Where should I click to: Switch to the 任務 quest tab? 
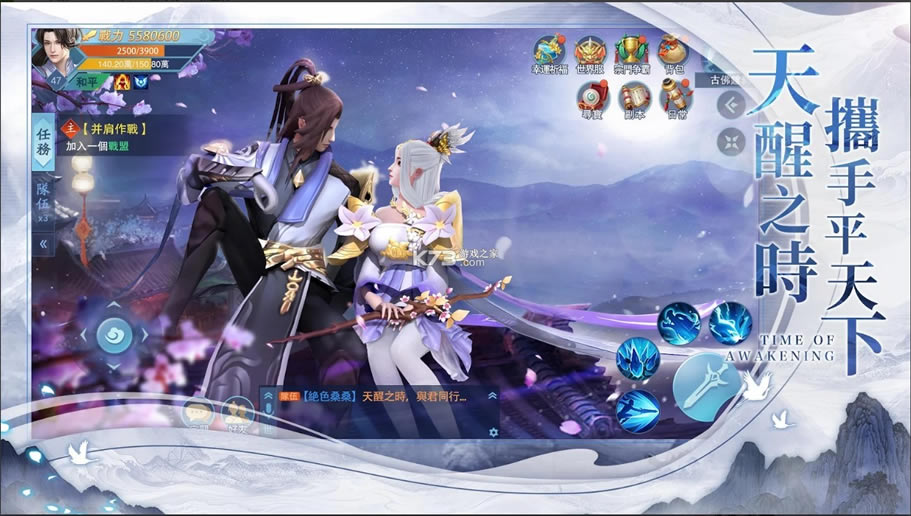pyautogui.click(x=43, y=141)
